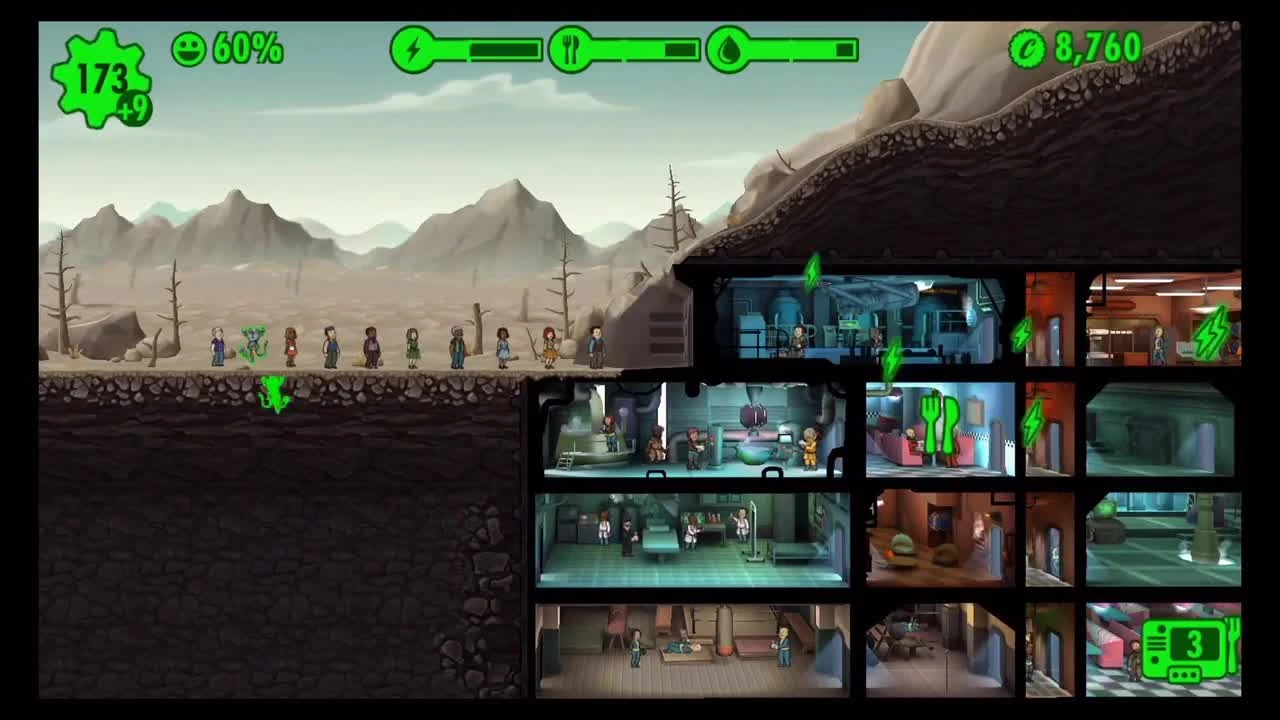This screenshot has height=720, width=1280.
Task: Tap the green radroach on the wasteland surface
Action: point(253,335)
